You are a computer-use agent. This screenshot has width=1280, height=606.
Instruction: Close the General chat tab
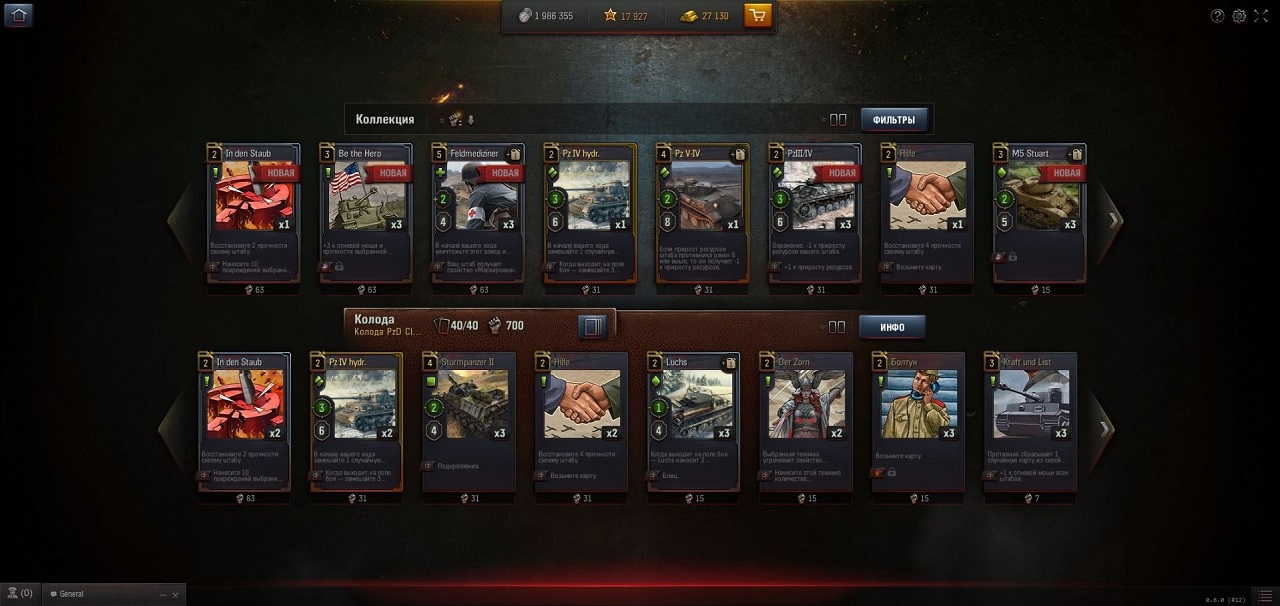tap(175, 594)
